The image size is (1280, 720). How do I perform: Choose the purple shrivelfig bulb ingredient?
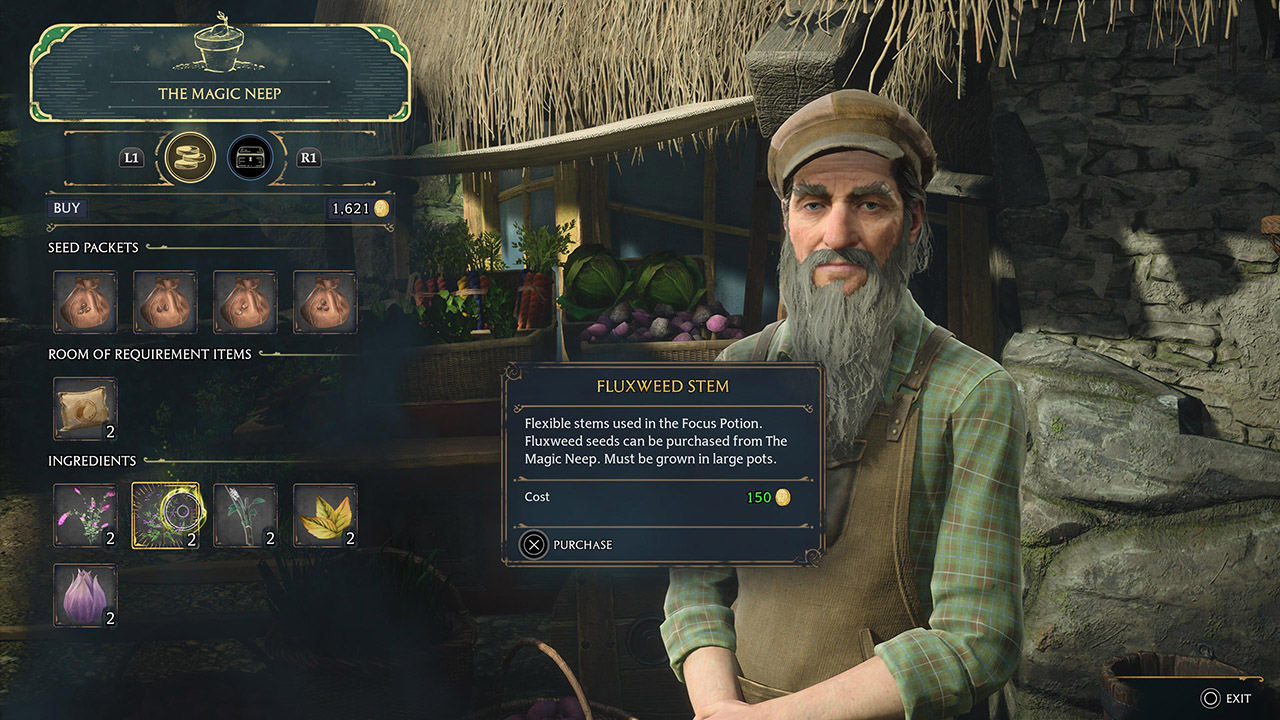(x=85, y=596)
